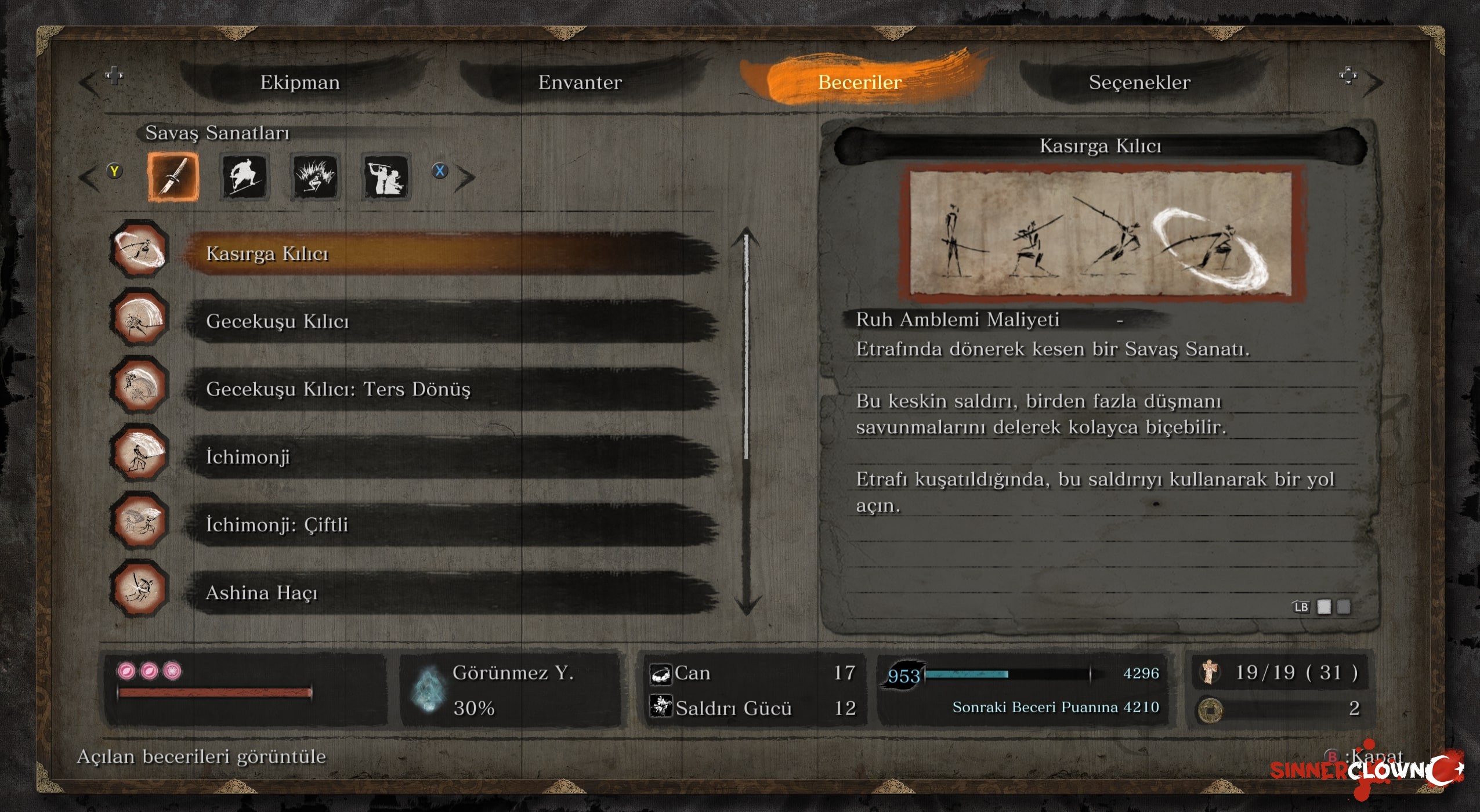The image size is (1480, 812).
Task: Click the Kasırga Kılıcı round skill icon
Action: [x=139, y=249]
